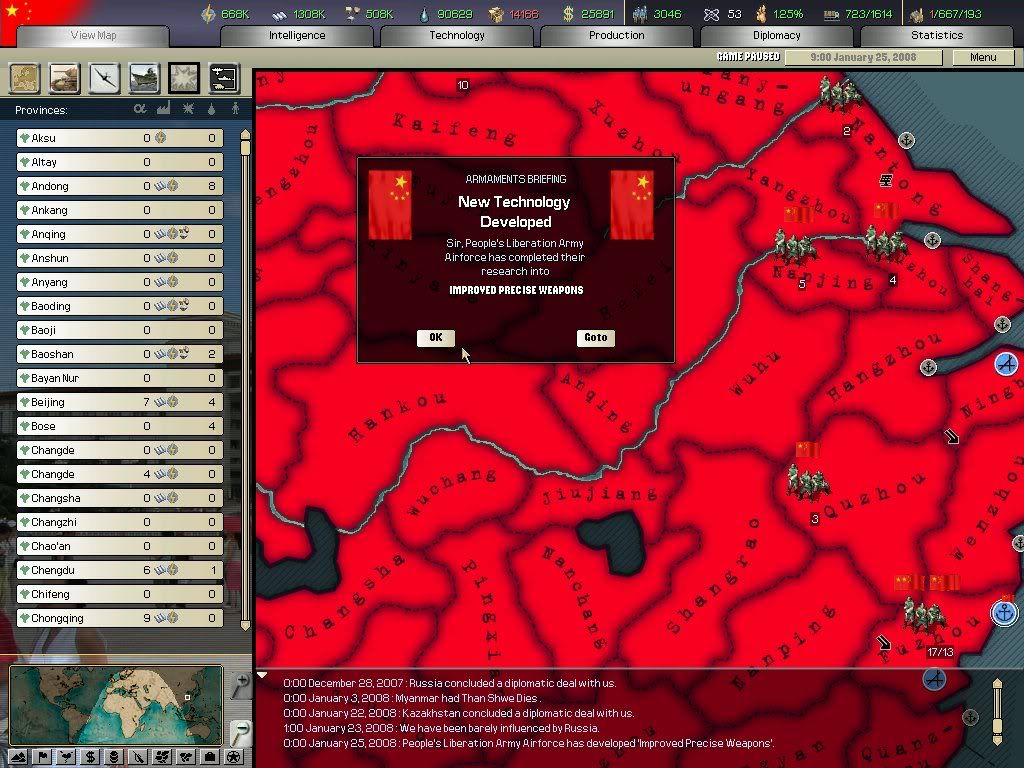Switch to the Technology tab
The height and width of the screenshot is (768, 1024).
coord(457,35)
